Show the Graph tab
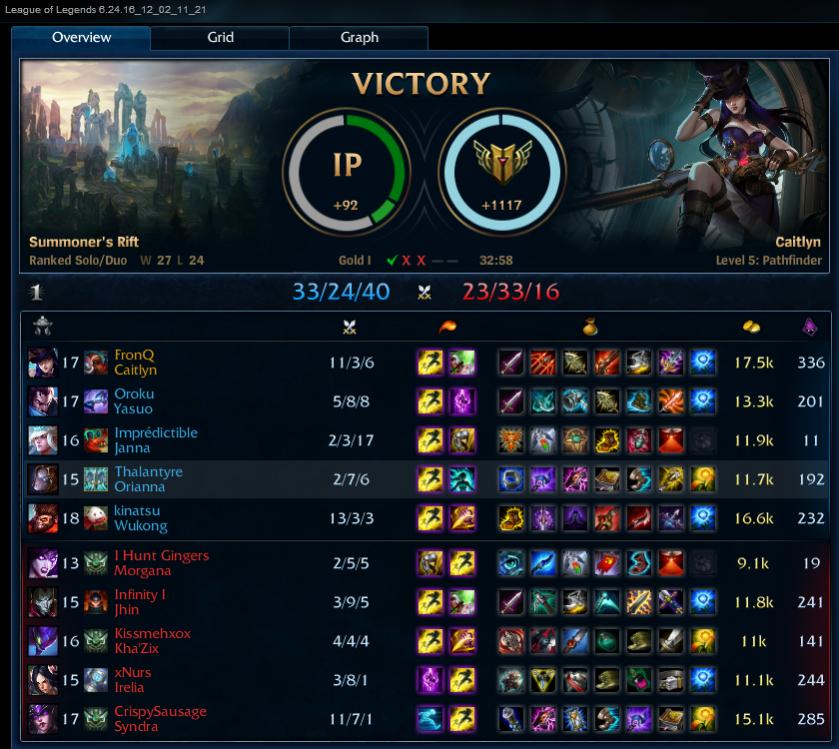 pos(359,38)
